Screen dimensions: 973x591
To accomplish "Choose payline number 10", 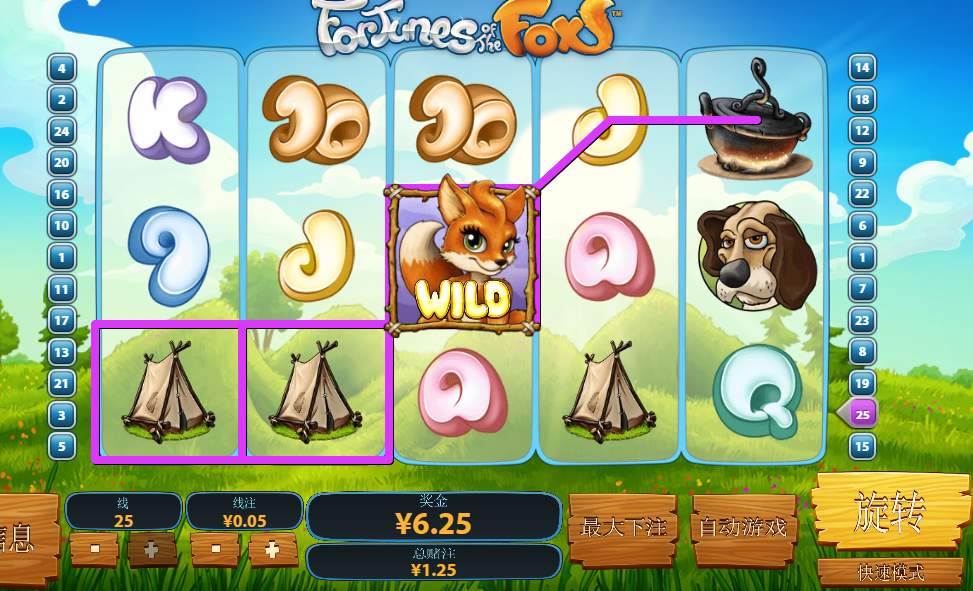I will (62, 226).
